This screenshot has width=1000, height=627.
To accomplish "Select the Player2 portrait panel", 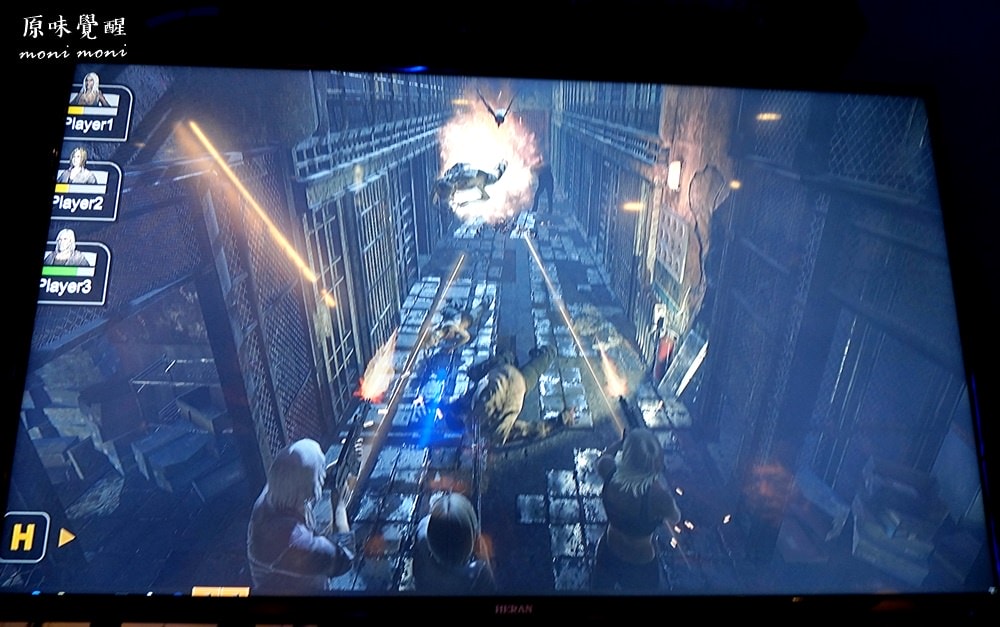I will pos(84,188).
